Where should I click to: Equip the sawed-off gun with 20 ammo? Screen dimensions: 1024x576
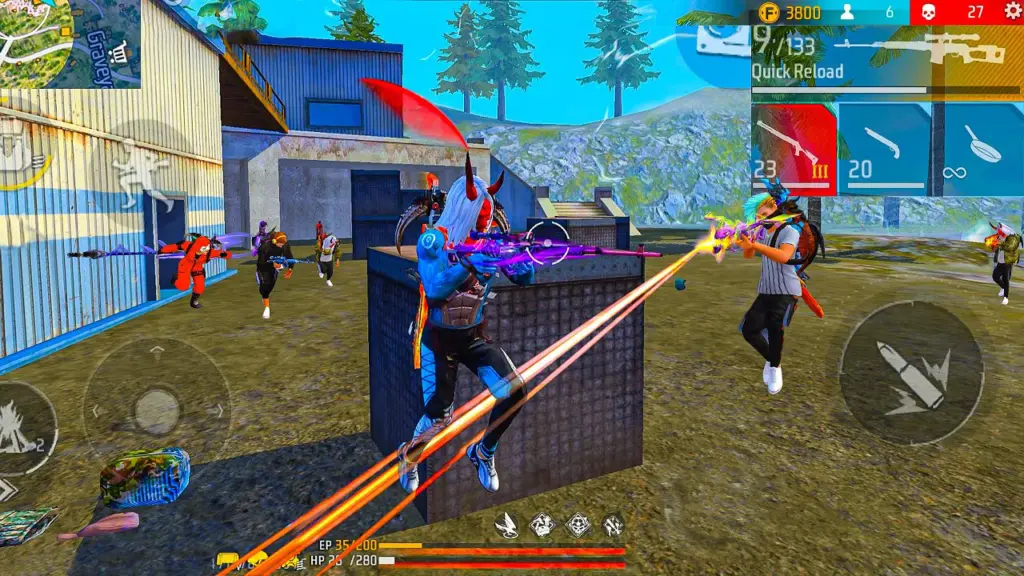click(x=884, y=148)
